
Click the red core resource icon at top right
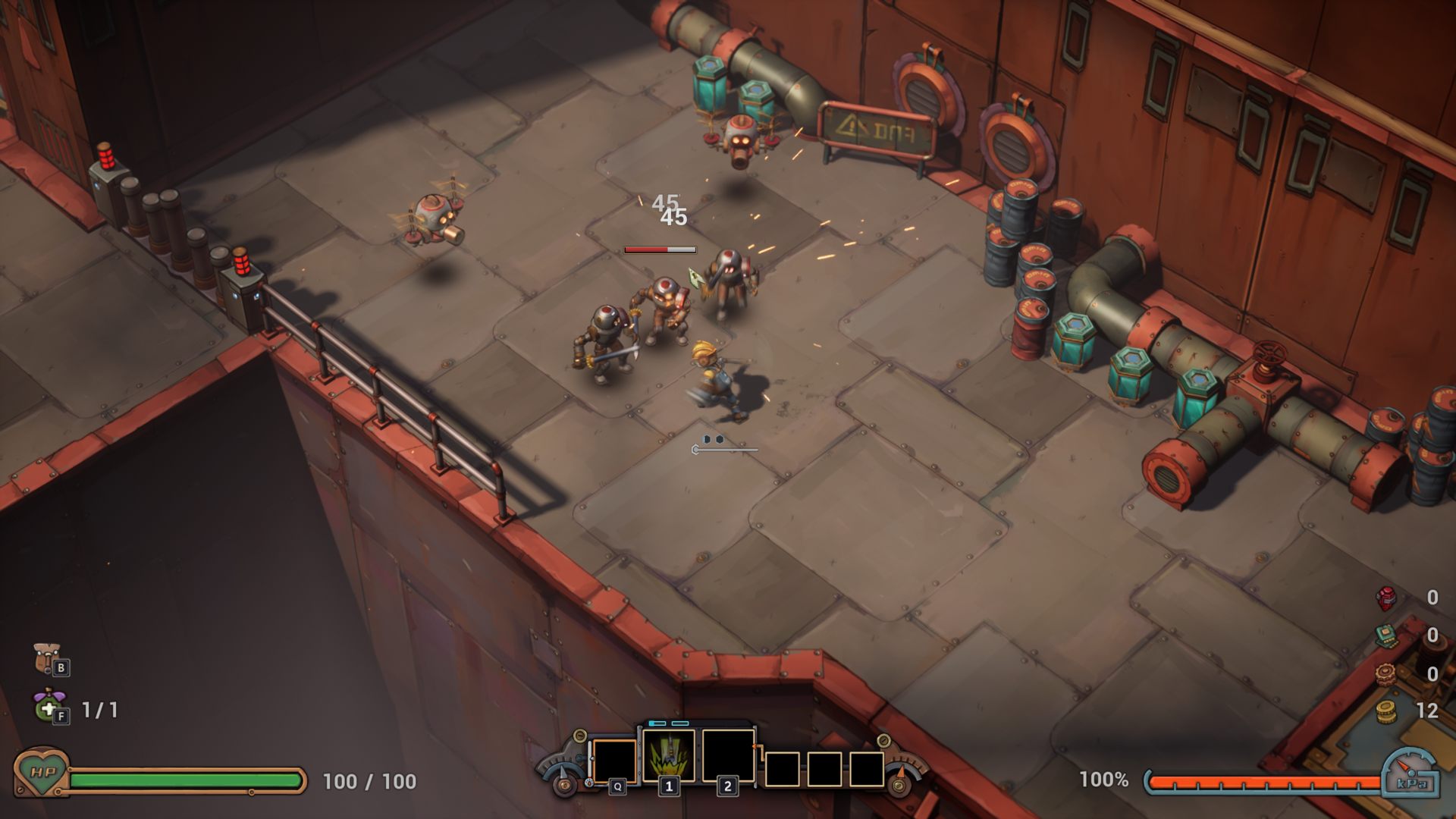click(x=1385, y=600)
